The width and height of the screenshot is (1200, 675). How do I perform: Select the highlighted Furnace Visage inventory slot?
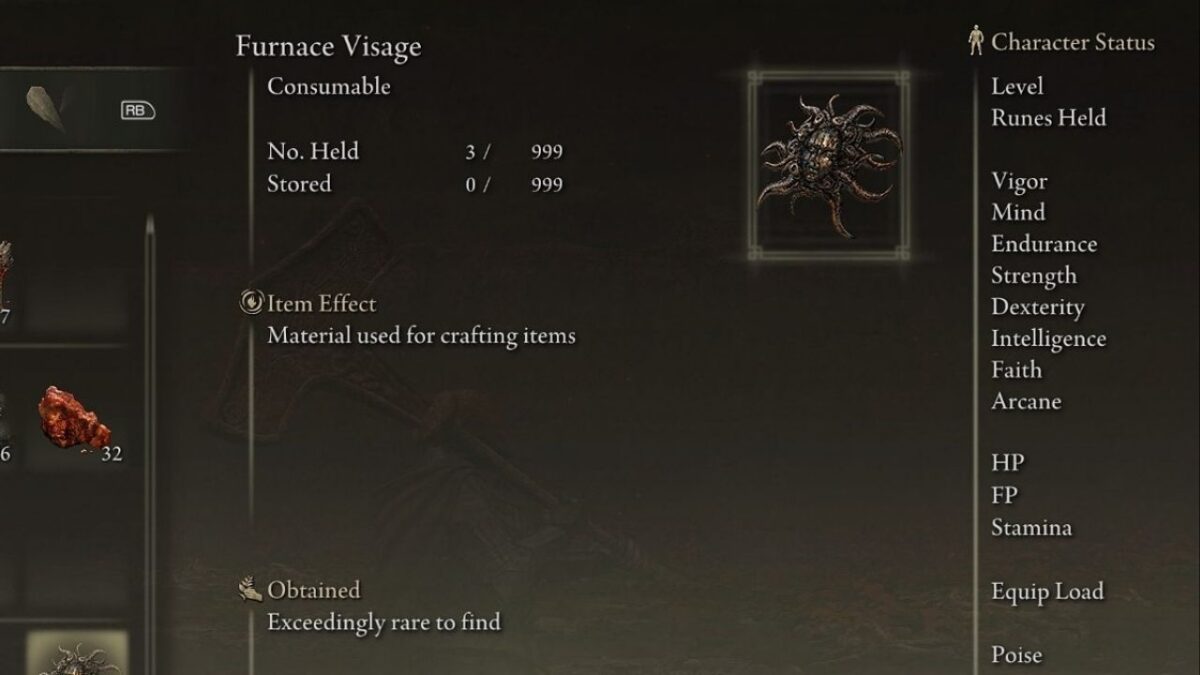pos(77,654)
